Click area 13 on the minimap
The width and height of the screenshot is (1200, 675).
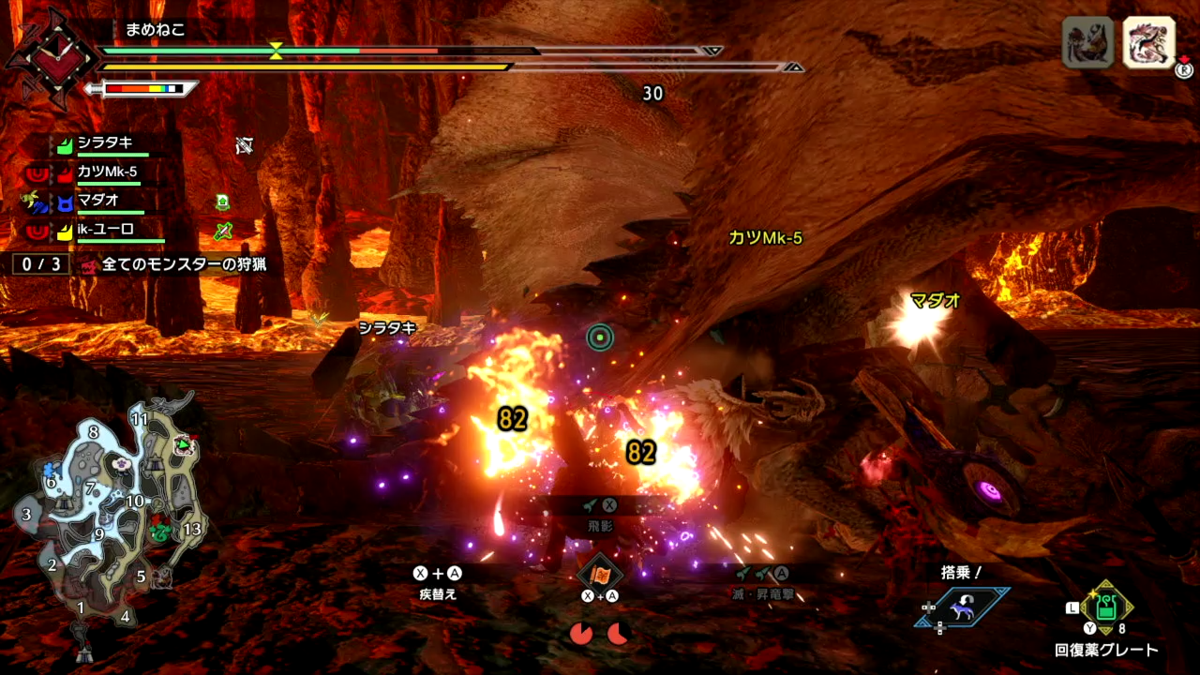[x=192, y=528]
